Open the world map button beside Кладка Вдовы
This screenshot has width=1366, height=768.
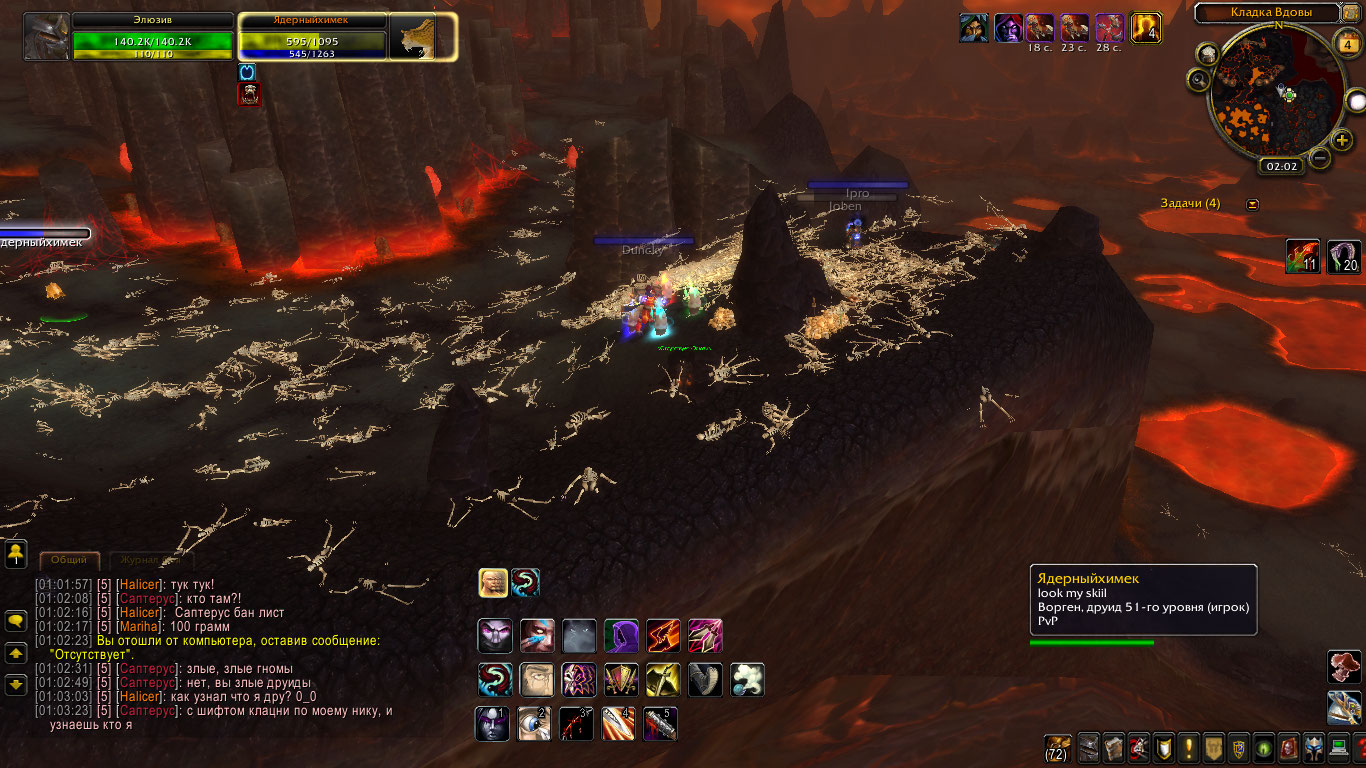click(1352, 13)
